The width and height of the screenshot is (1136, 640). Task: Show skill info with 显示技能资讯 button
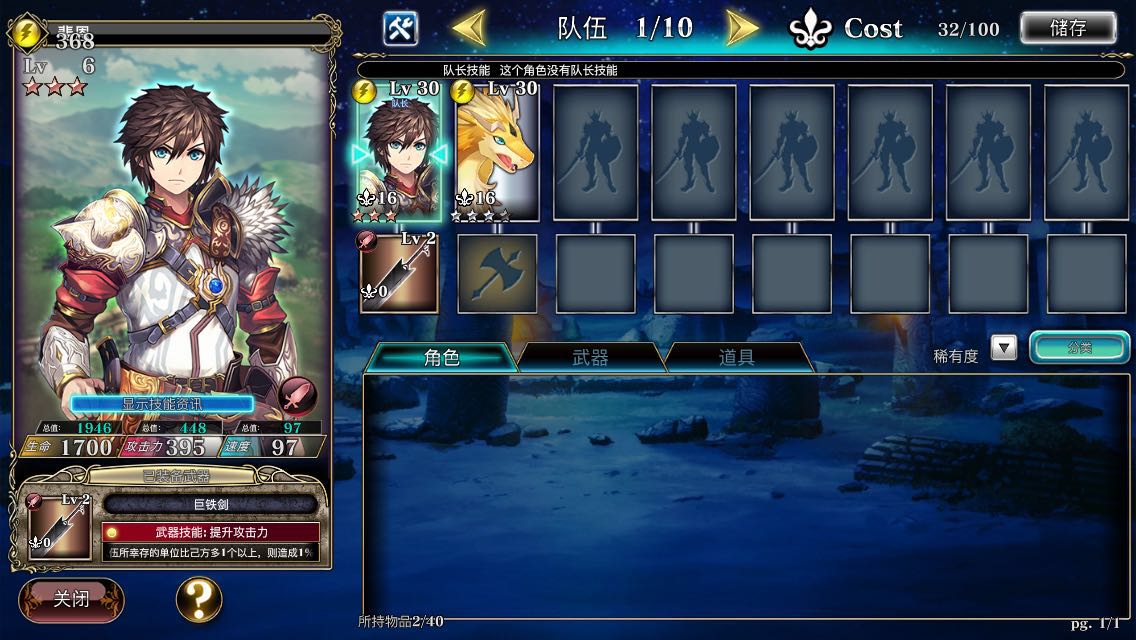click(162, 404)
